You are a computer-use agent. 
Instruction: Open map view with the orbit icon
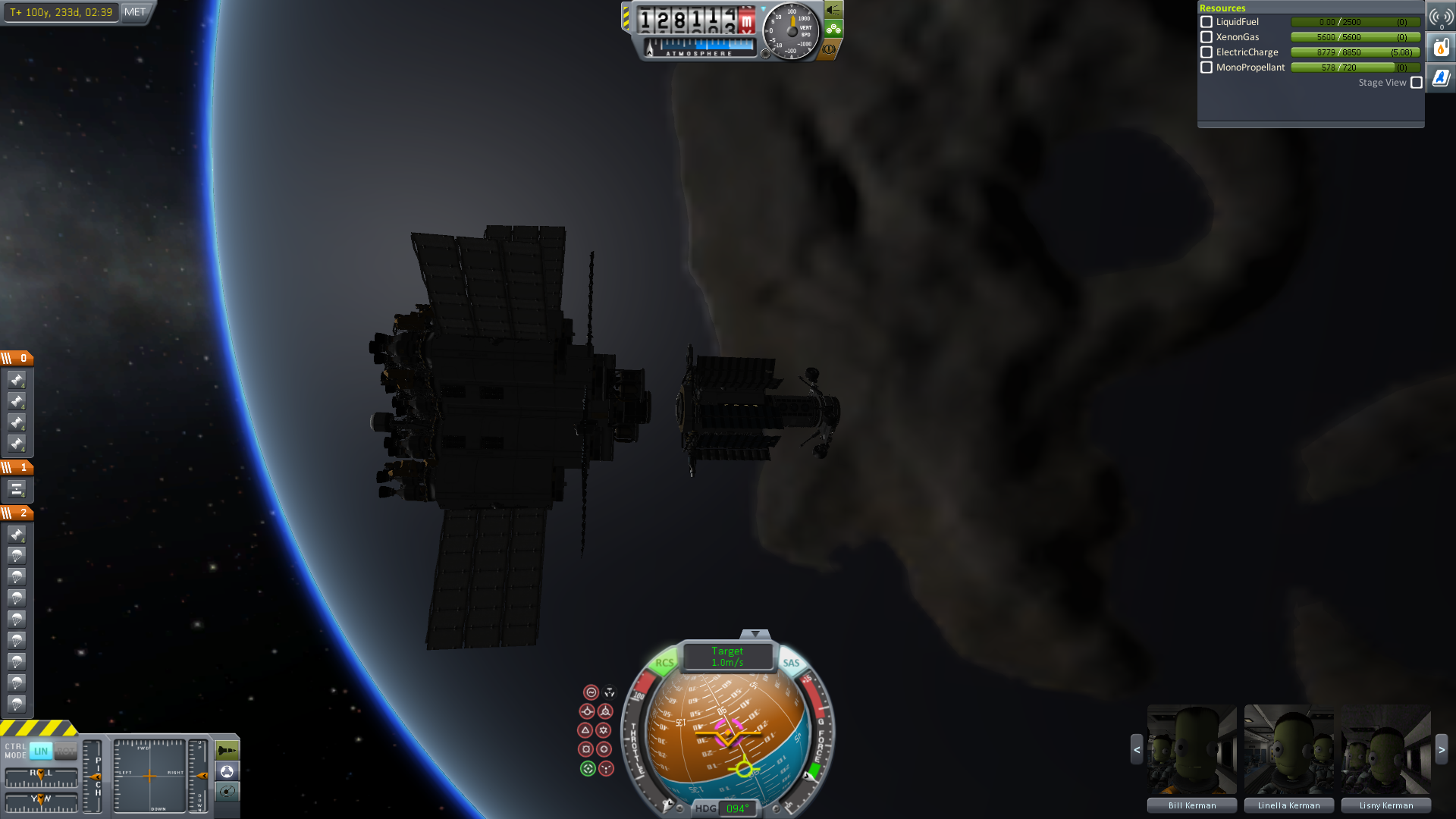[227, 792]
